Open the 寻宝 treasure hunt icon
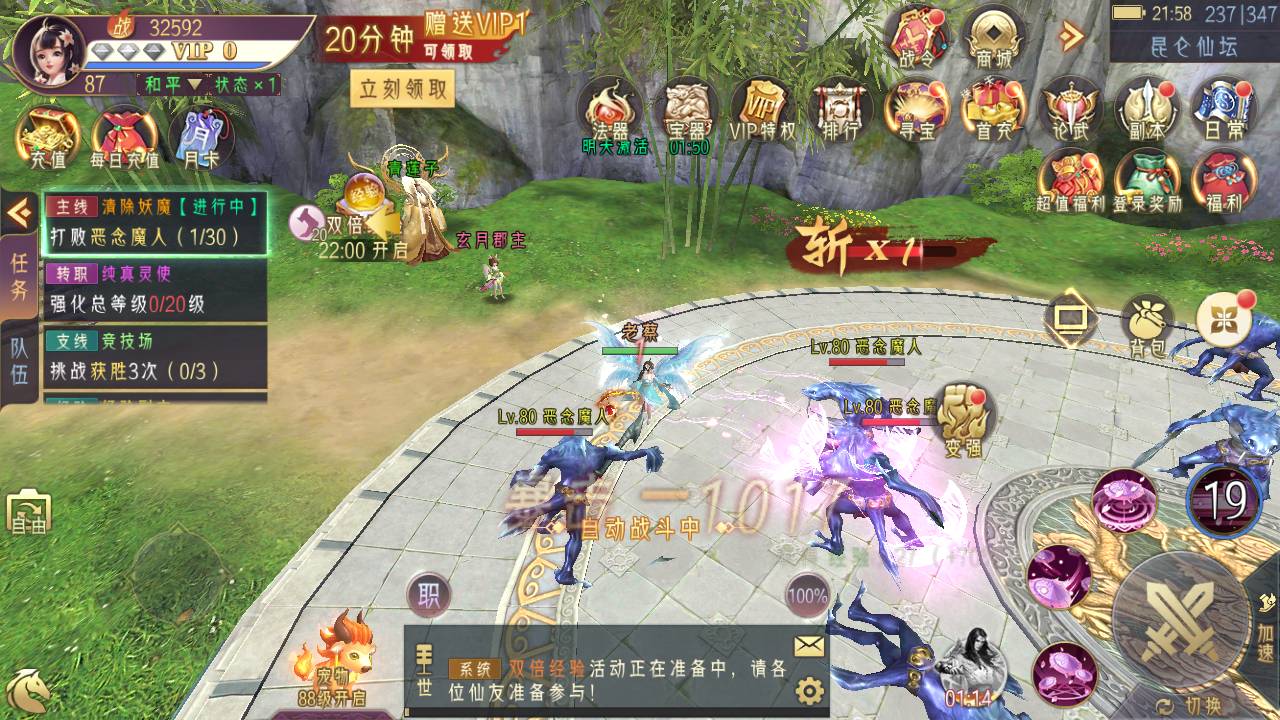 point(915,110)
